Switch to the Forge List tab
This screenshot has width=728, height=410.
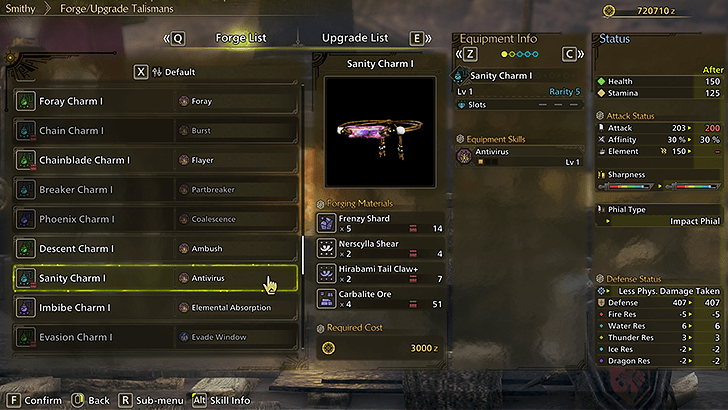tap(241, 38)
